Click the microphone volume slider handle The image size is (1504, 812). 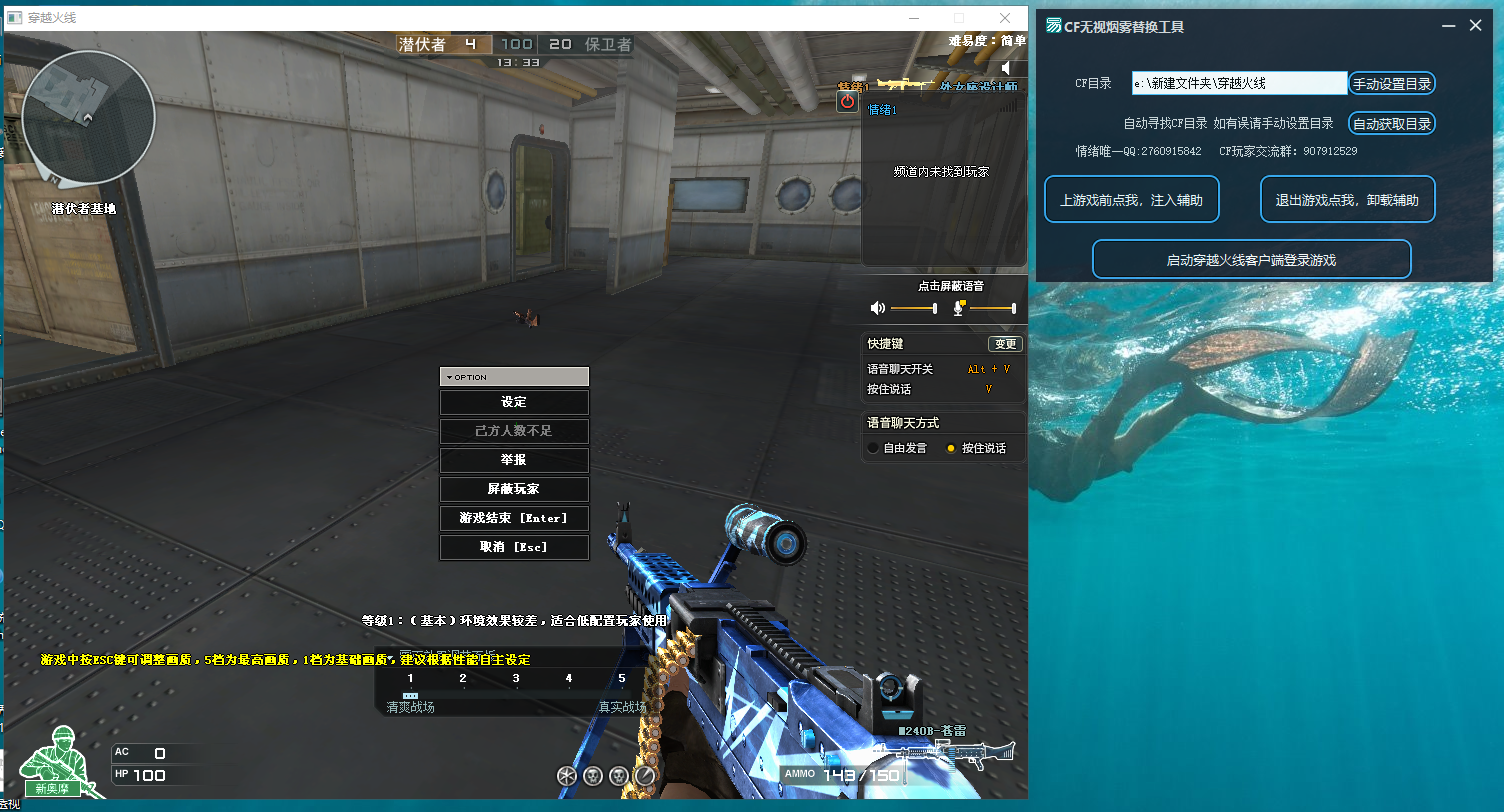1014,308
